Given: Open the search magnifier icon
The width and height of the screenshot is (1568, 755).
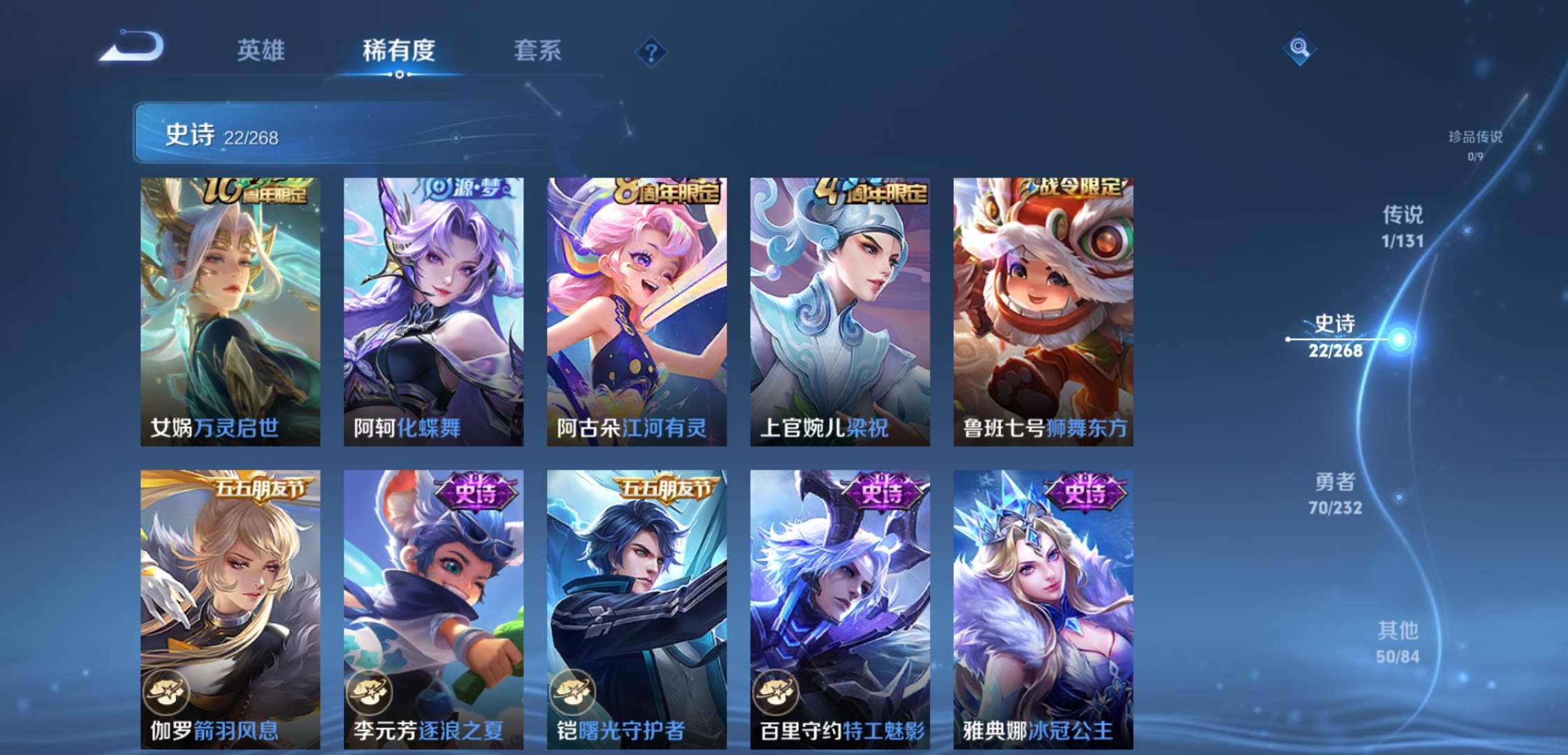Looking at the screenshot, I should pyautogui.click(x=1300, y=49).
